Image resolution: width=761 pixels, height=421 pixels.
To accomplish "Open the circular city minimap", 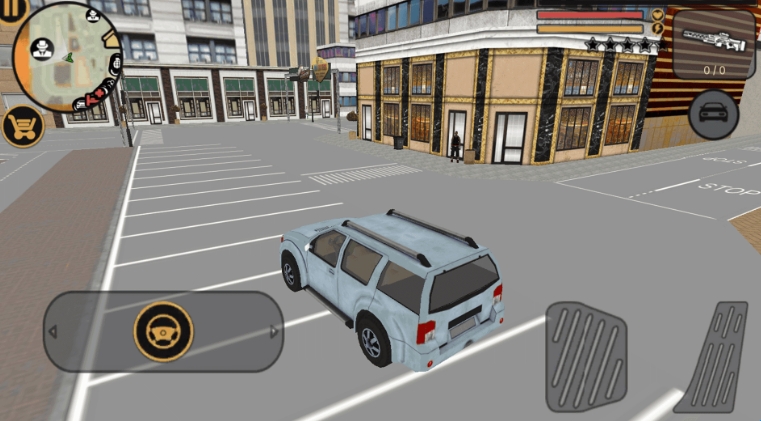I will click(70, 55).
